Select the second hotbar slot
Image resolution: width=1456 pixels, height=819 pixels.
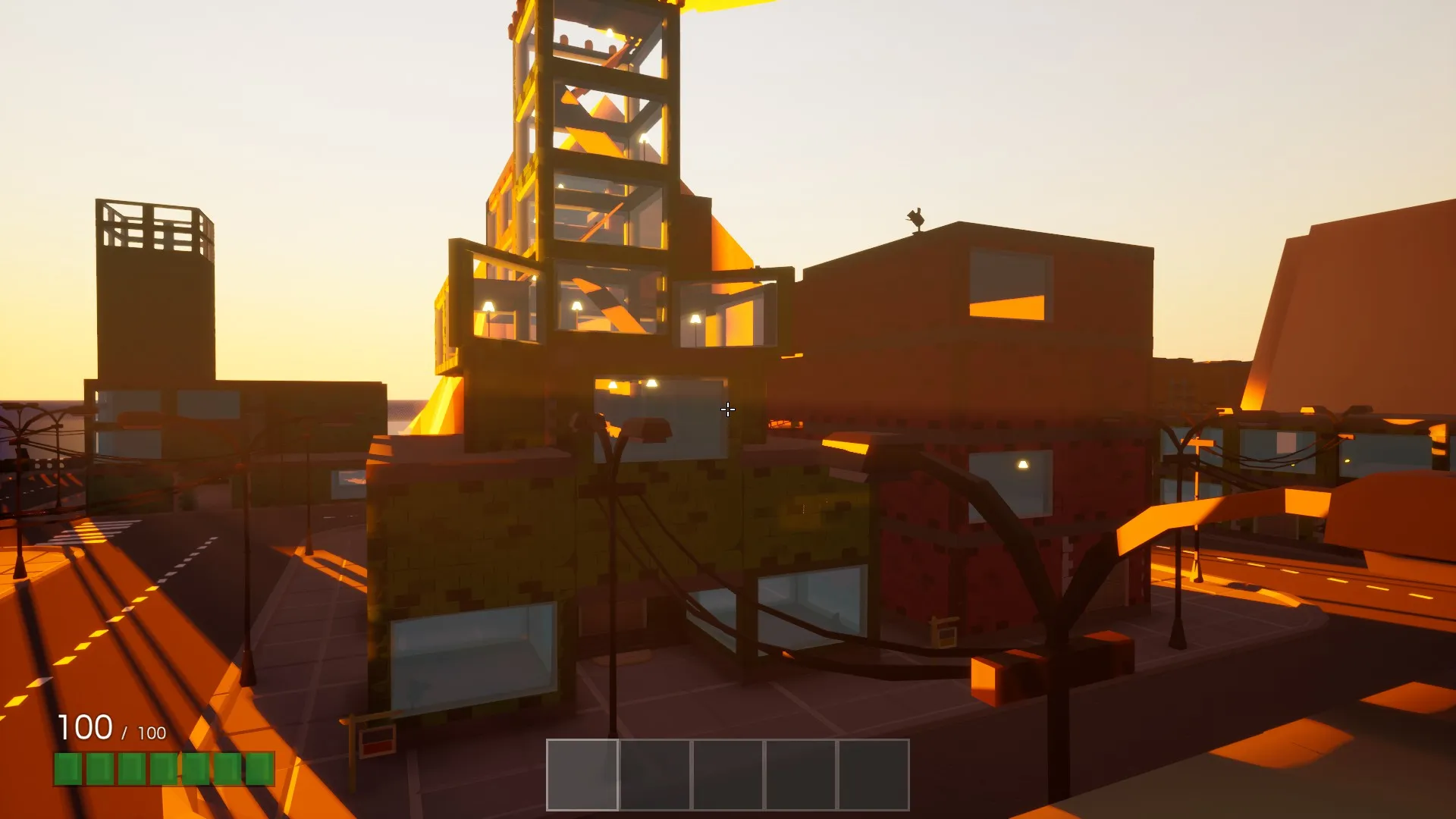point(655,774)
